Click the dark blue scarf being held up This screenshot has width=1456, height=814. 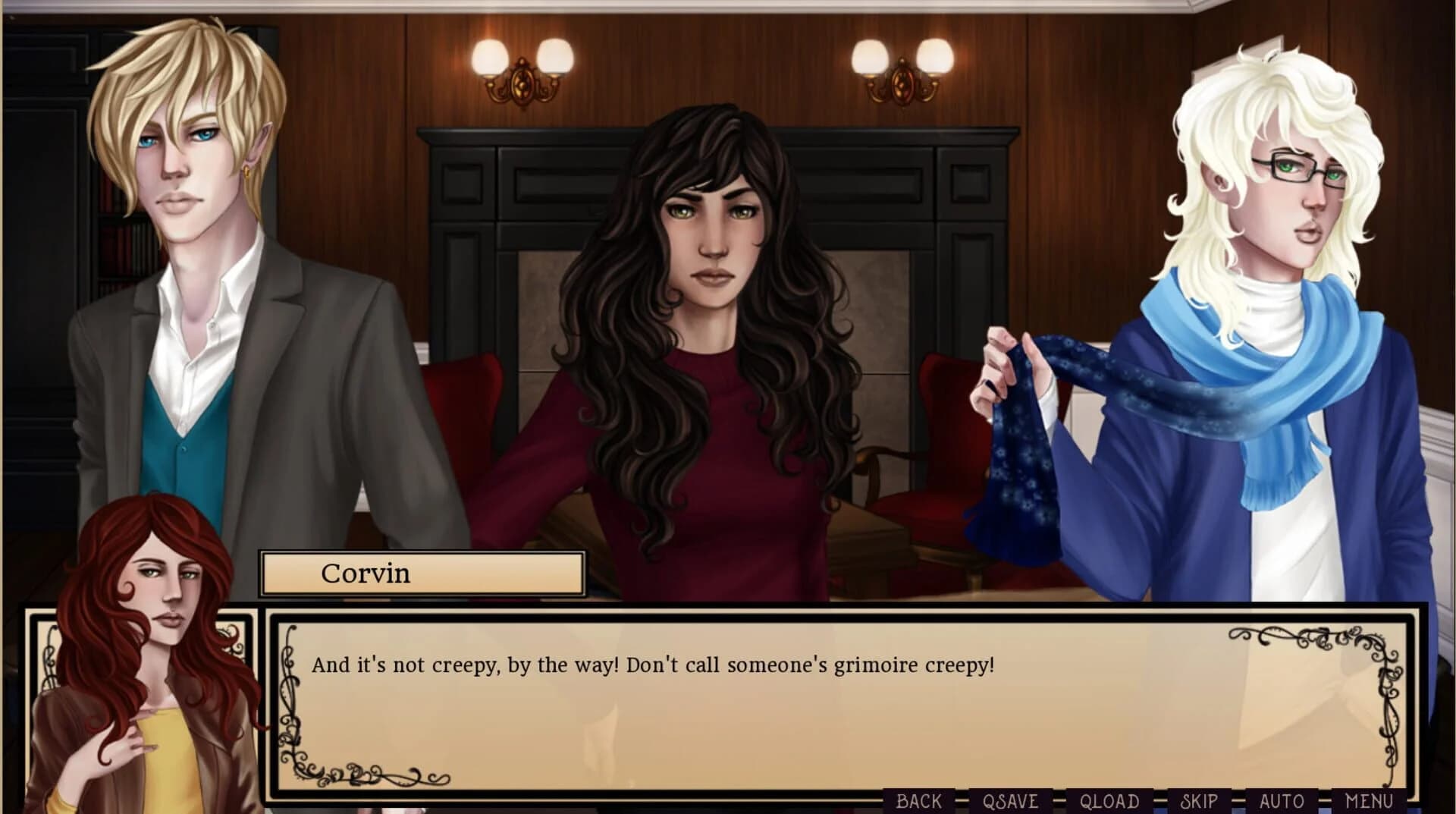tap(1020, 448)
